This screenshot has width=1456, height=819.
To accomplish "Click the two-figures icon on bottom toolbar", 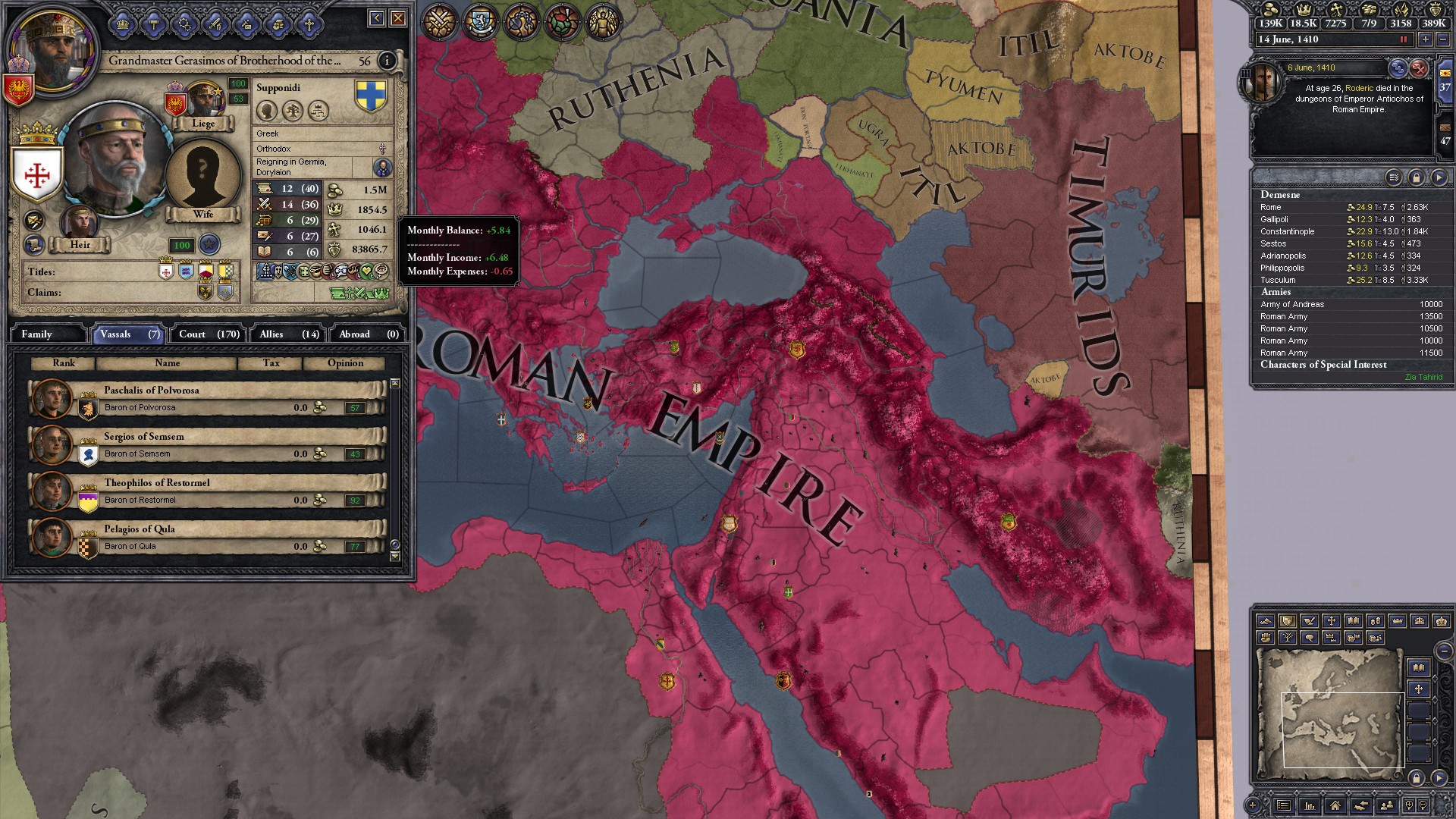I will tap(1388, 805).
